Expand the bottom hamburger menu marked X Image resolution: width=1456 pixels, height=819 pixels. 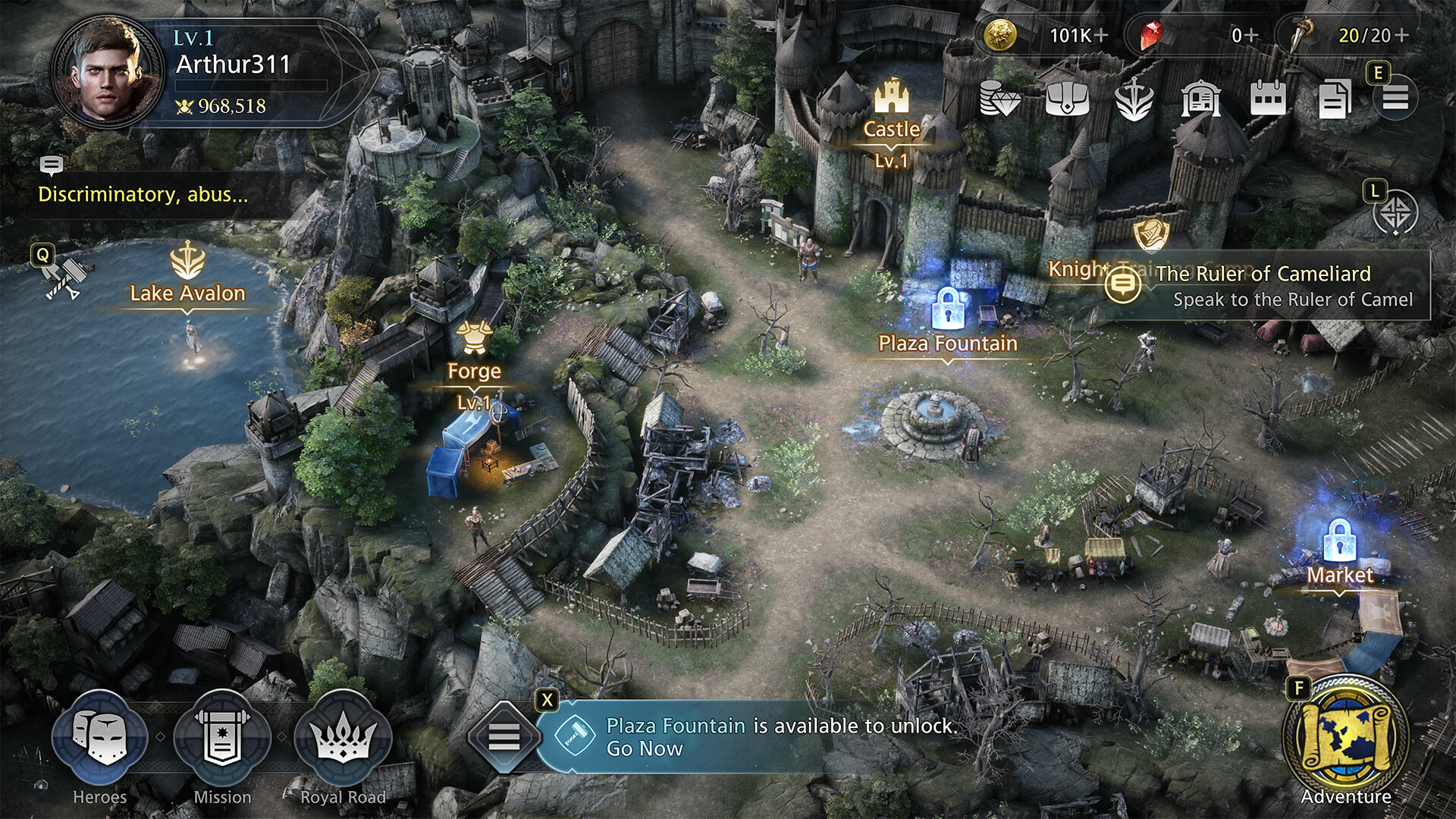[503, 735]
